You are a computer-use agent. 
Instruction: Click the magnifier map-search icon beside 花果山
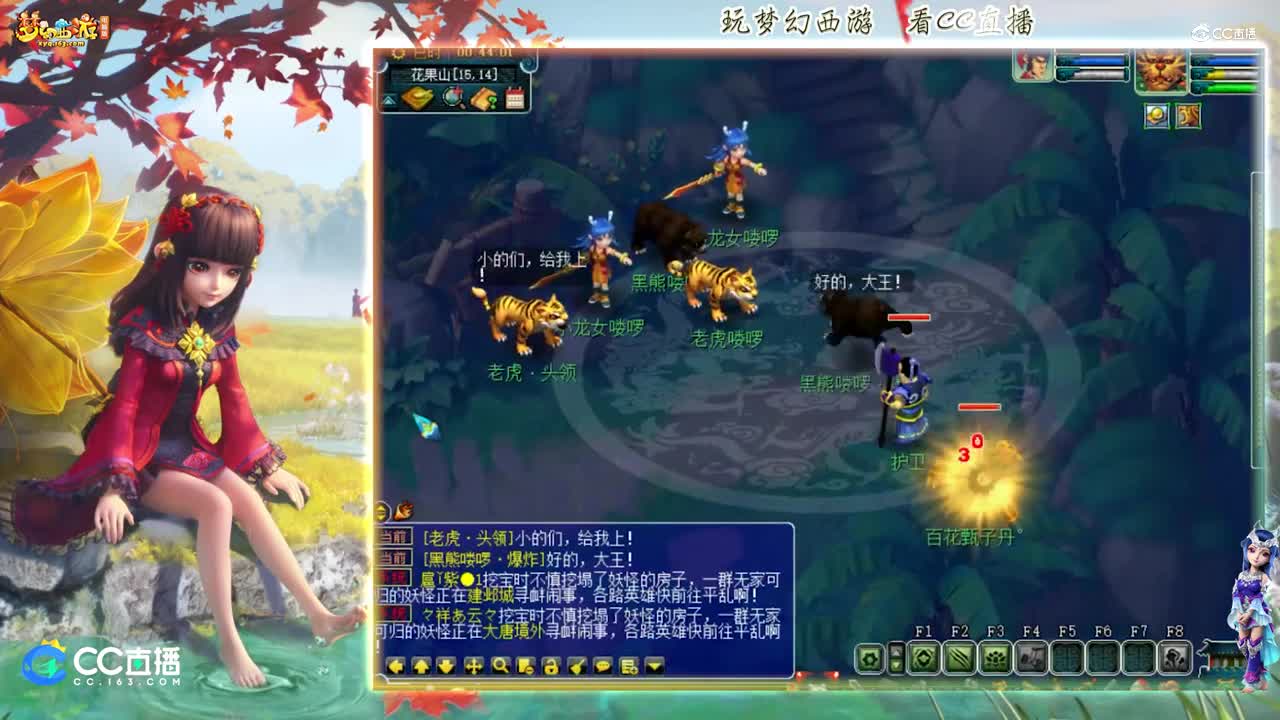(x=452, y=96)
